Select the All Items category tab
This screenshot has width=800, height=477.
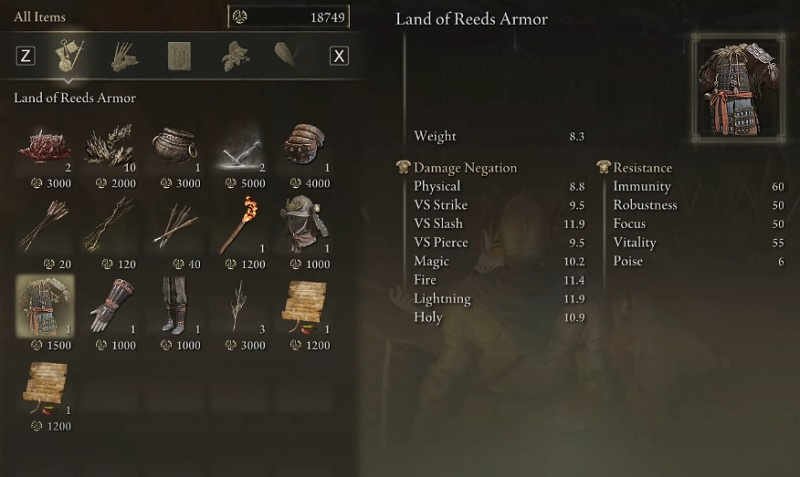point(69,56)
